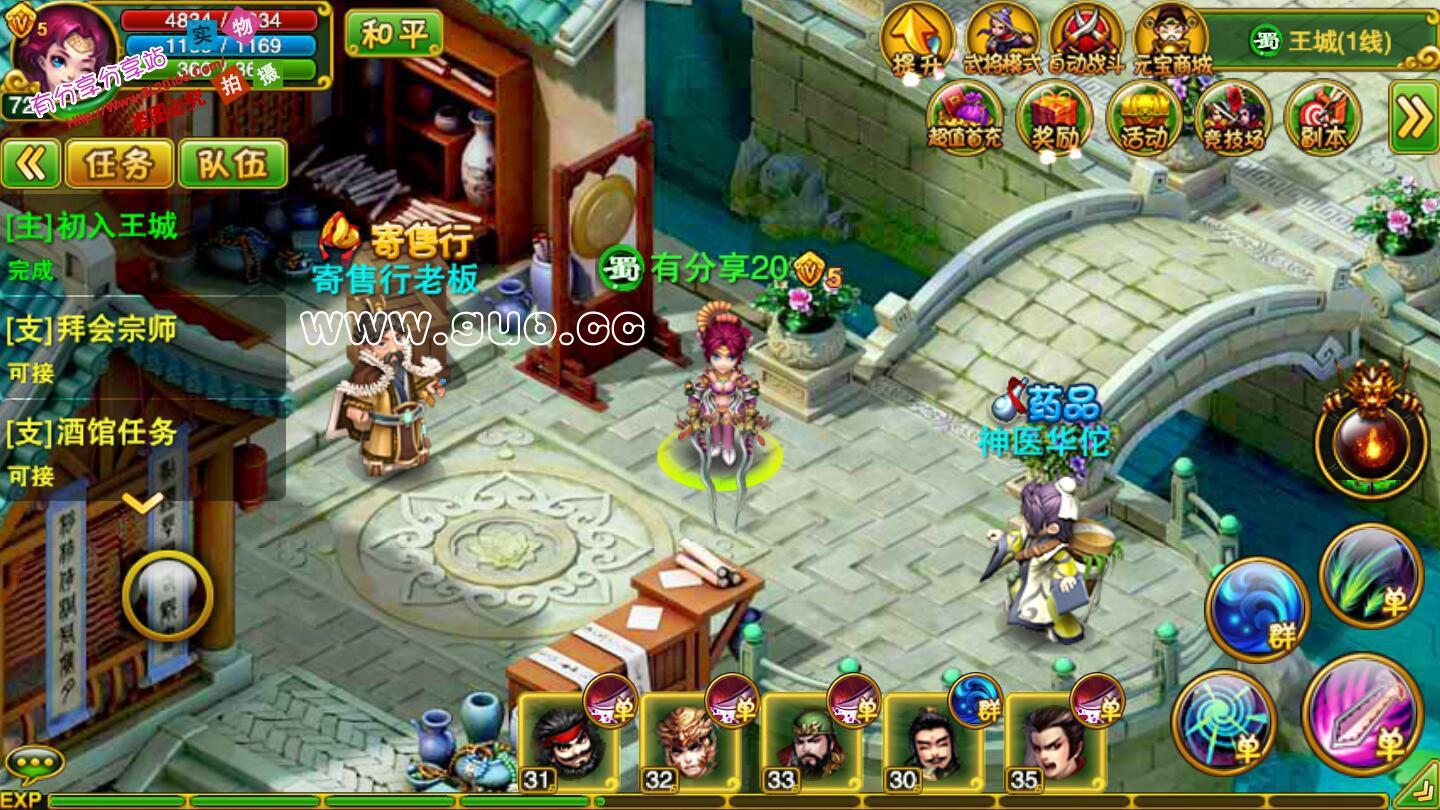Open the chat bubble icon
The width and height of the screenshot is (1440, 810).
click(x=35, y=765)
